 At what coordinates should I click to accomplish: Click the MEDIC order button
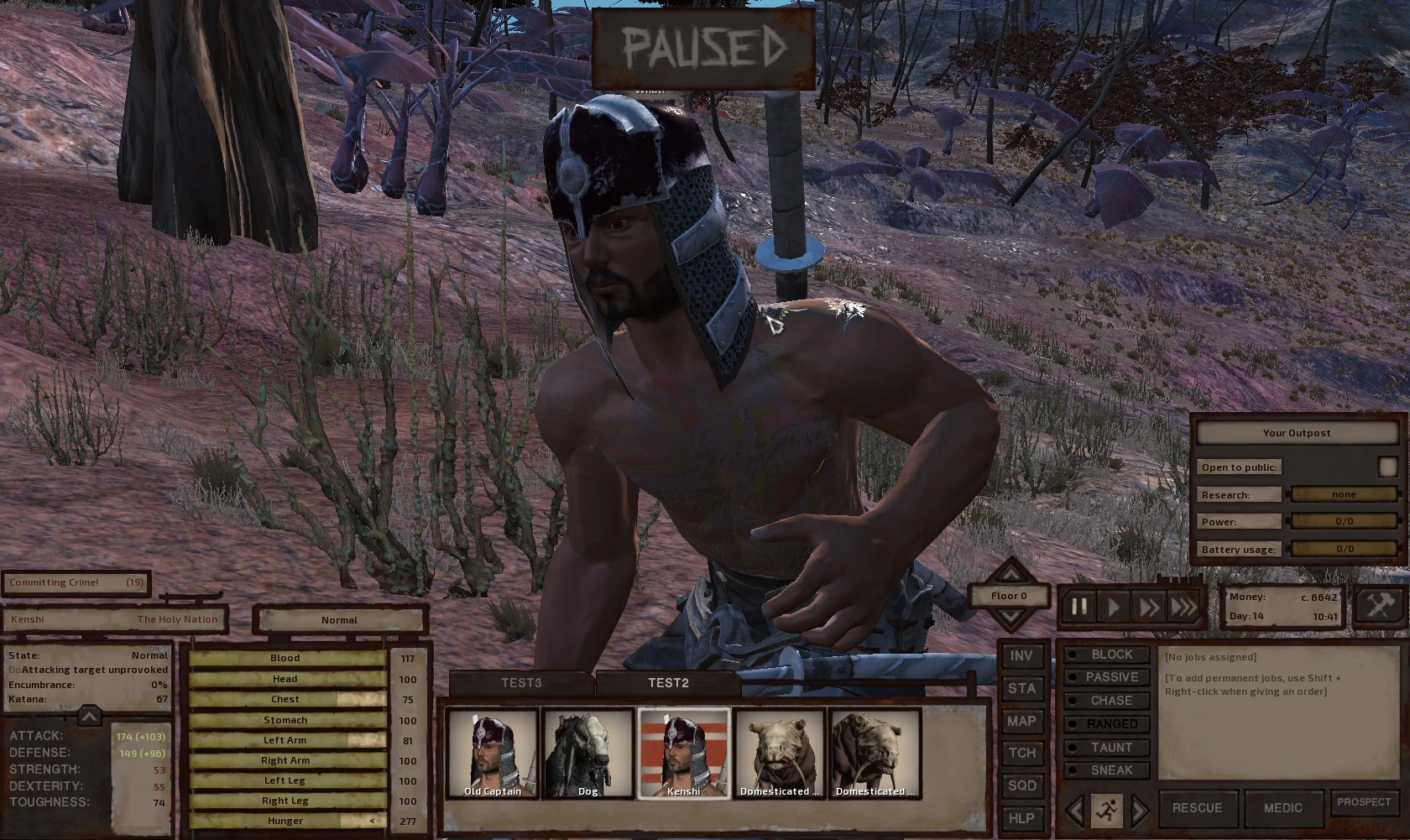[x=1283, y=808]
